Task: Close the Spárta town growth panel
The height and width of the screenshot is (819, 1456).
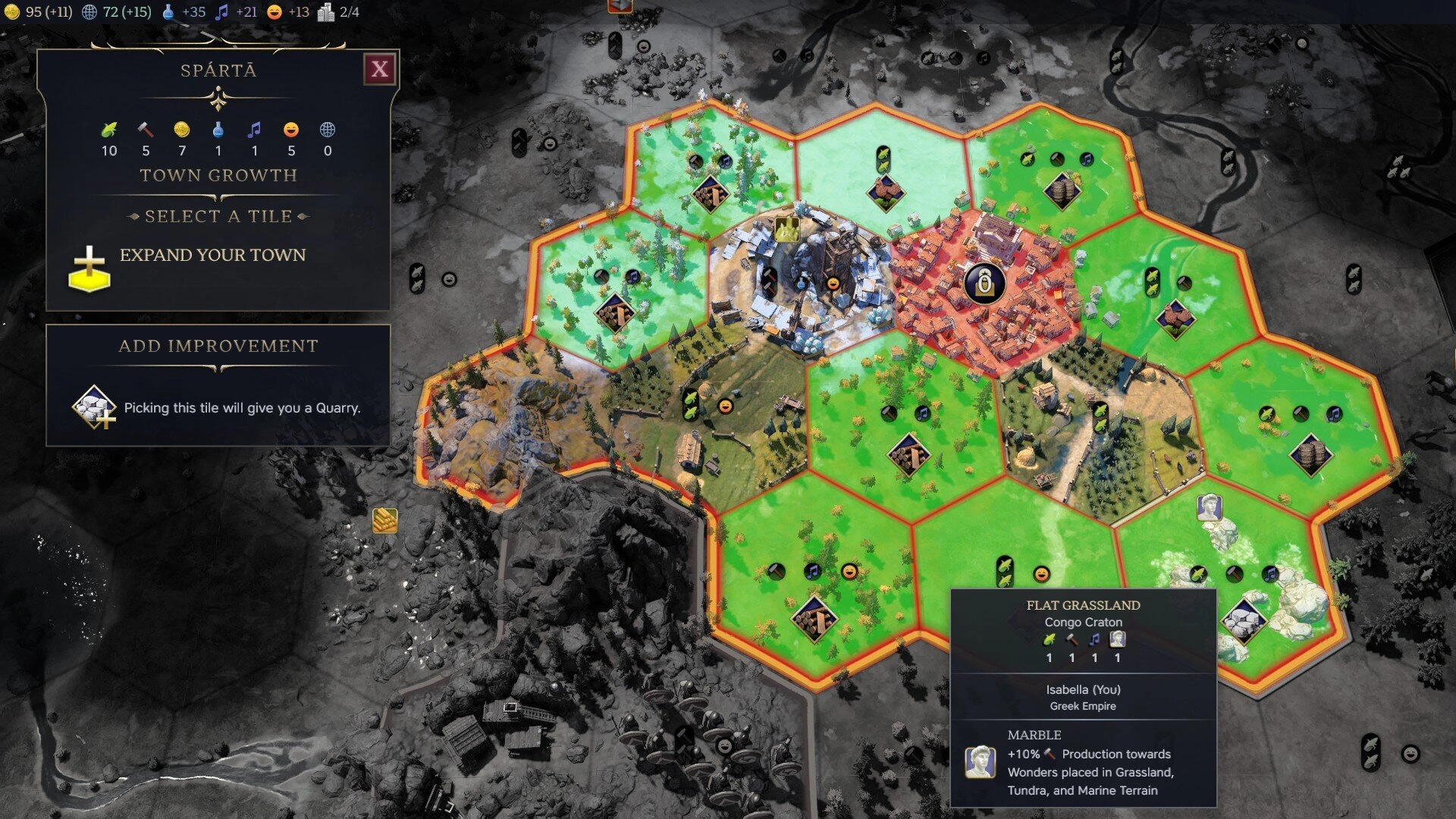Action: click(x=379, y=70)
